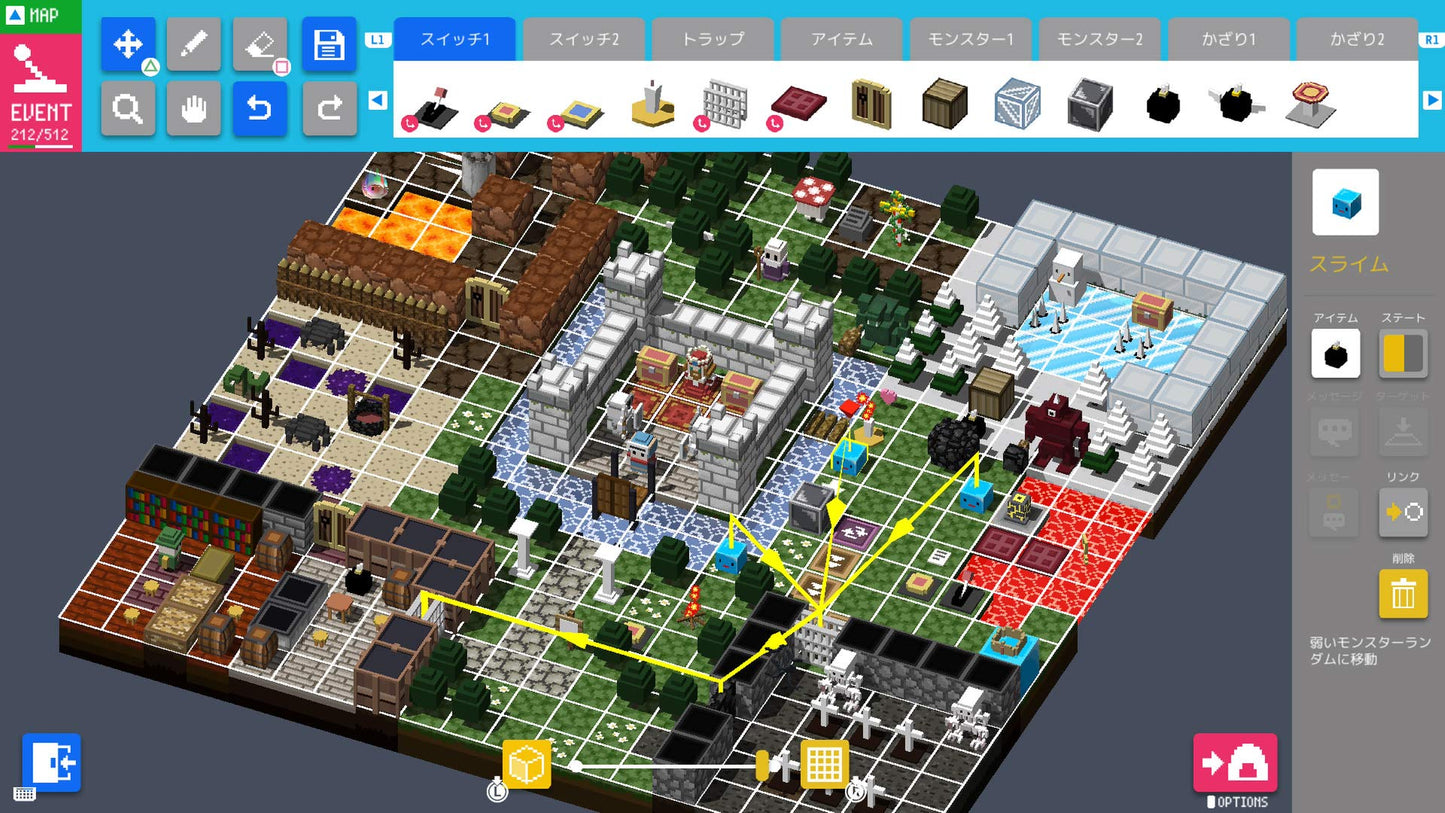The image size is (1445, 813).
Task: Save the map with the floppy disk icon
Action: pyautogui.click(x=329, y=44)
